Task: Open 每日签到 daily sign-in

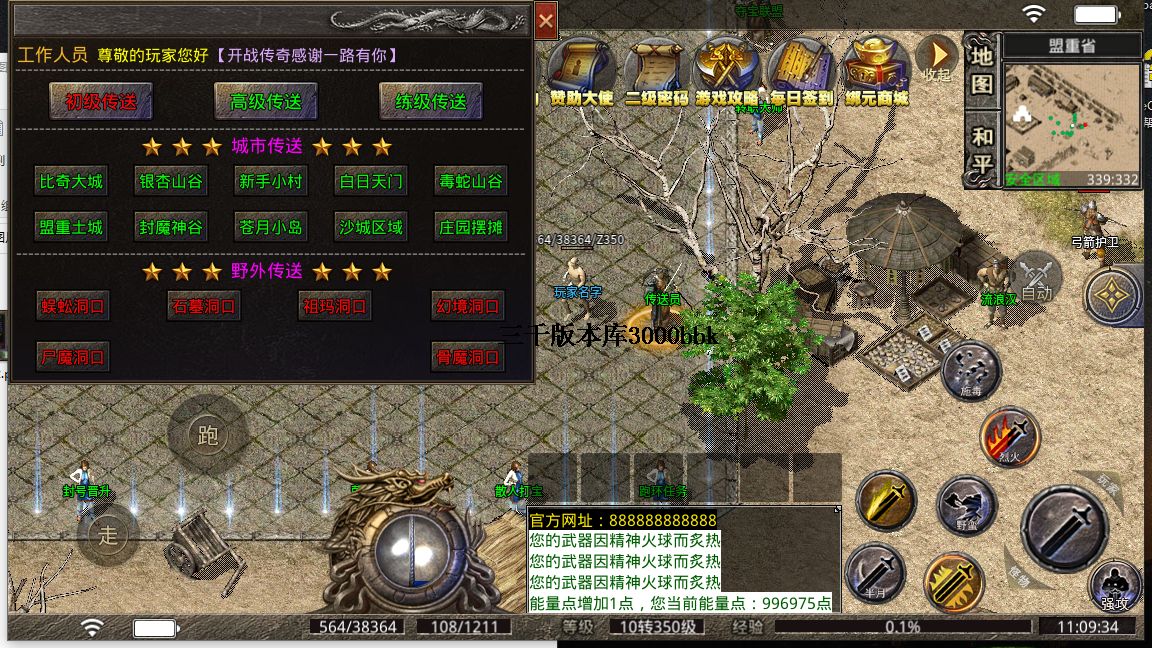Action: [x=803, y=72]
